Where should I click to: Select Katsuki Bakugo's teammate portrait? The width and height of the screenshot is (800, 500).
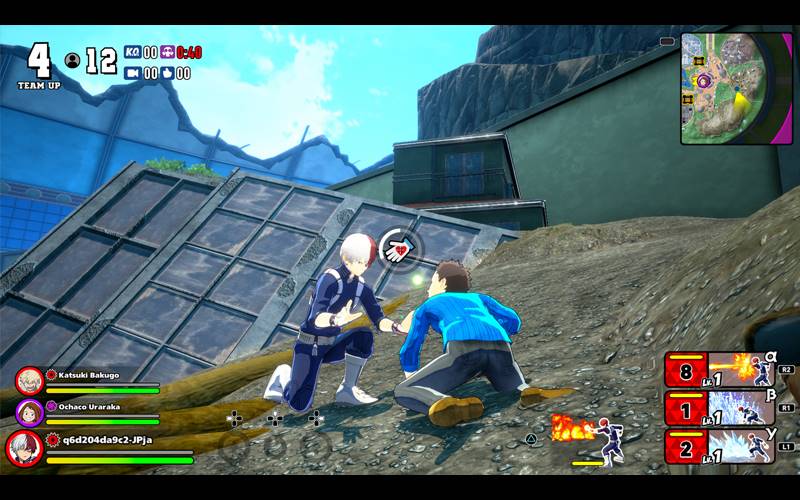pyautogui.click(x=29, y=380)
